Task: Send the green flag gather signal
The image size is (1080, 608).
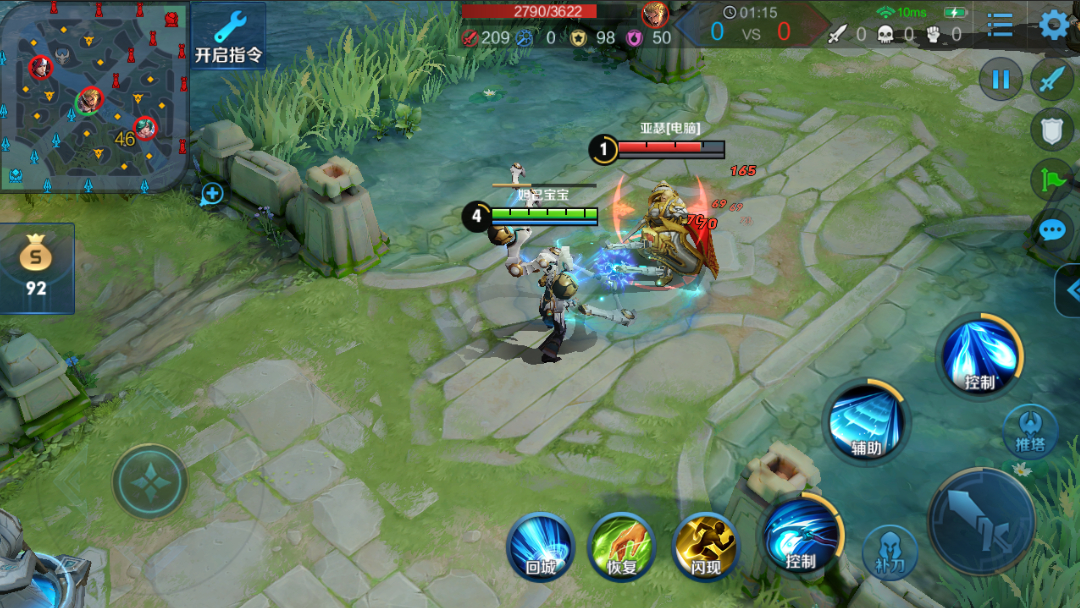Action: pyautogui.click(x=1051, y=179)
